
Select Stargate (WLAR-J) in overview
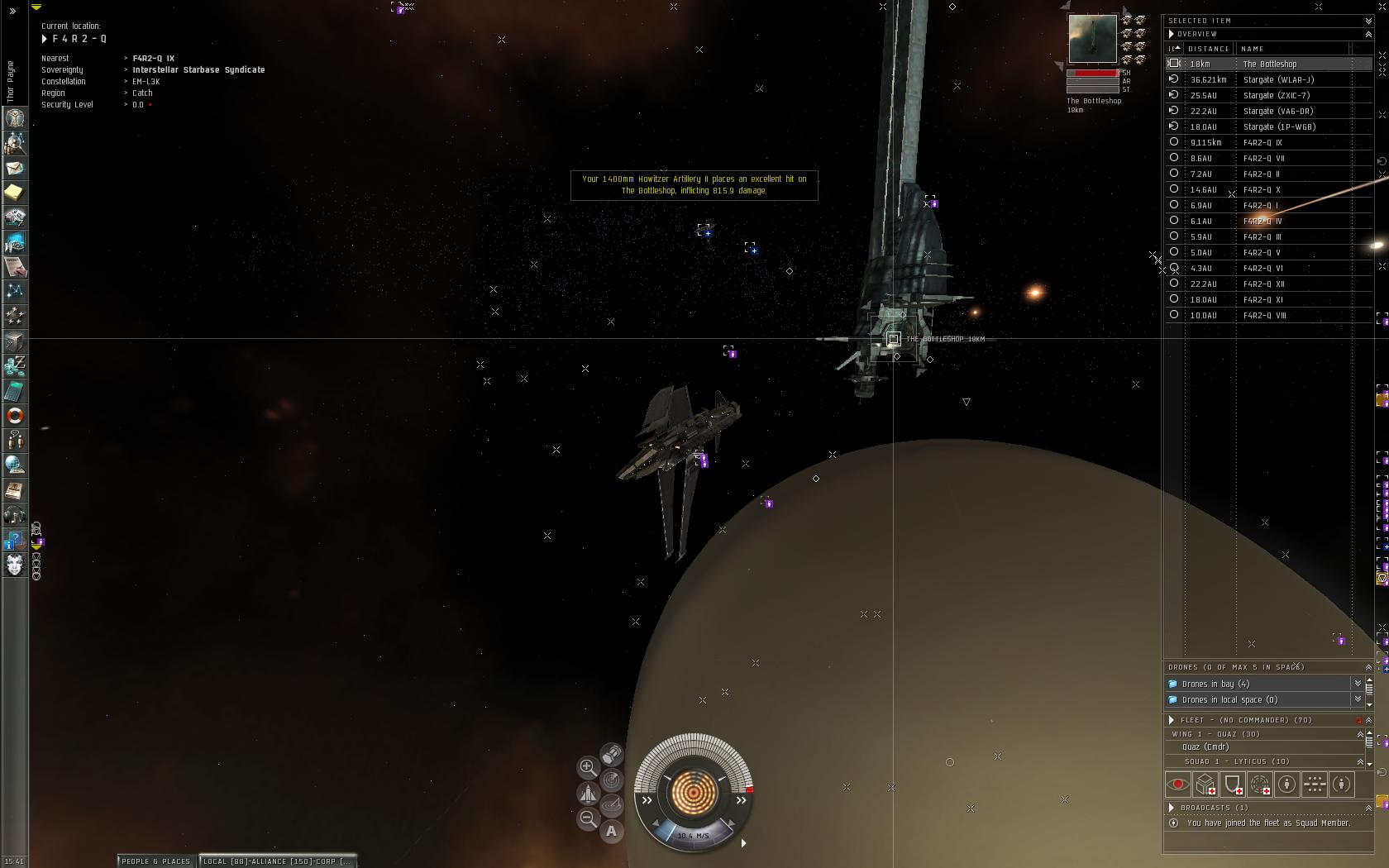click(1278, 79)
